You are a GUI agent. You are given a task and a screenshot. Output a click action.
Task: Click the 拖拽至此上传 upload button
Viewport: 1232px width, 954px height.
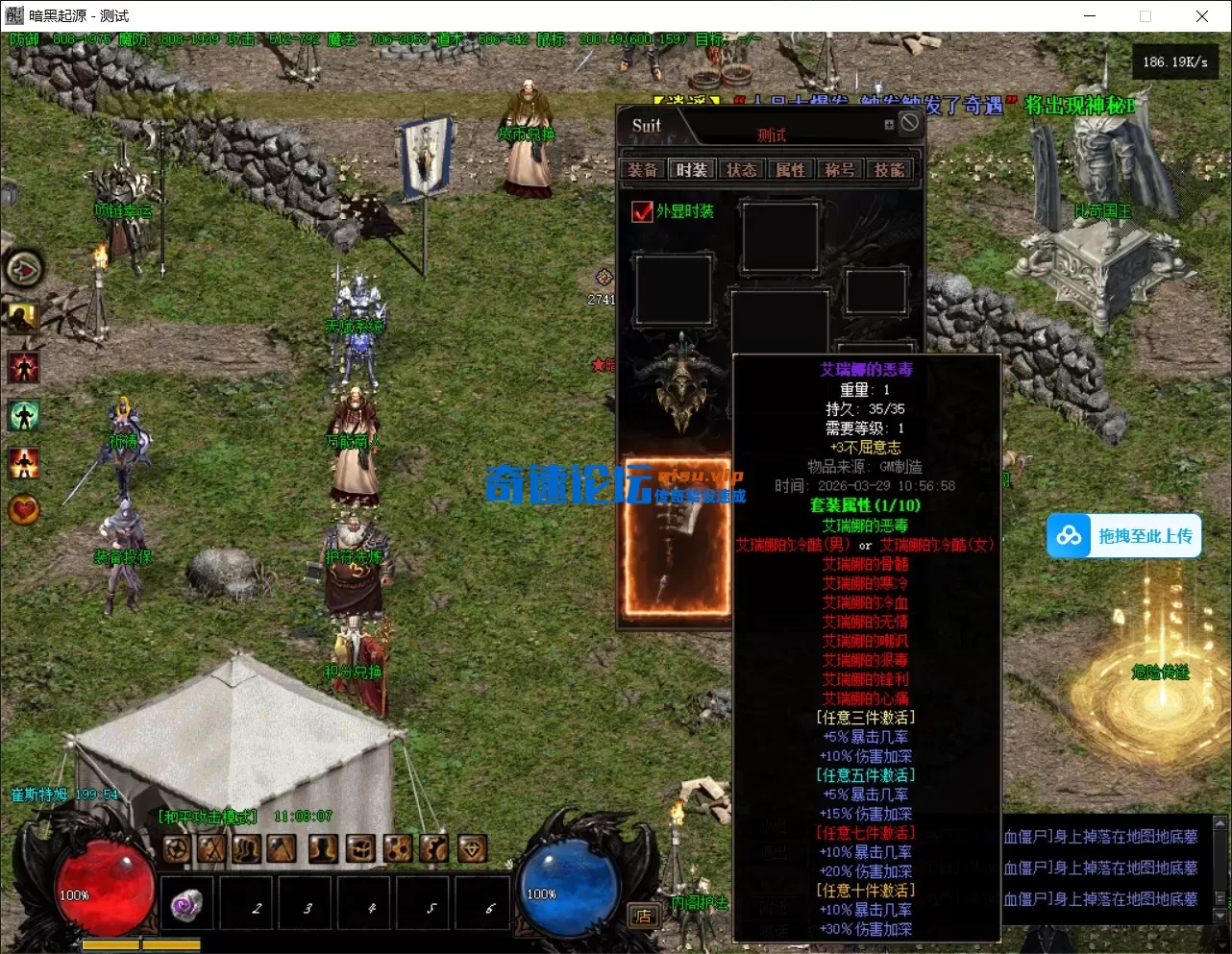click(1124, 536)
